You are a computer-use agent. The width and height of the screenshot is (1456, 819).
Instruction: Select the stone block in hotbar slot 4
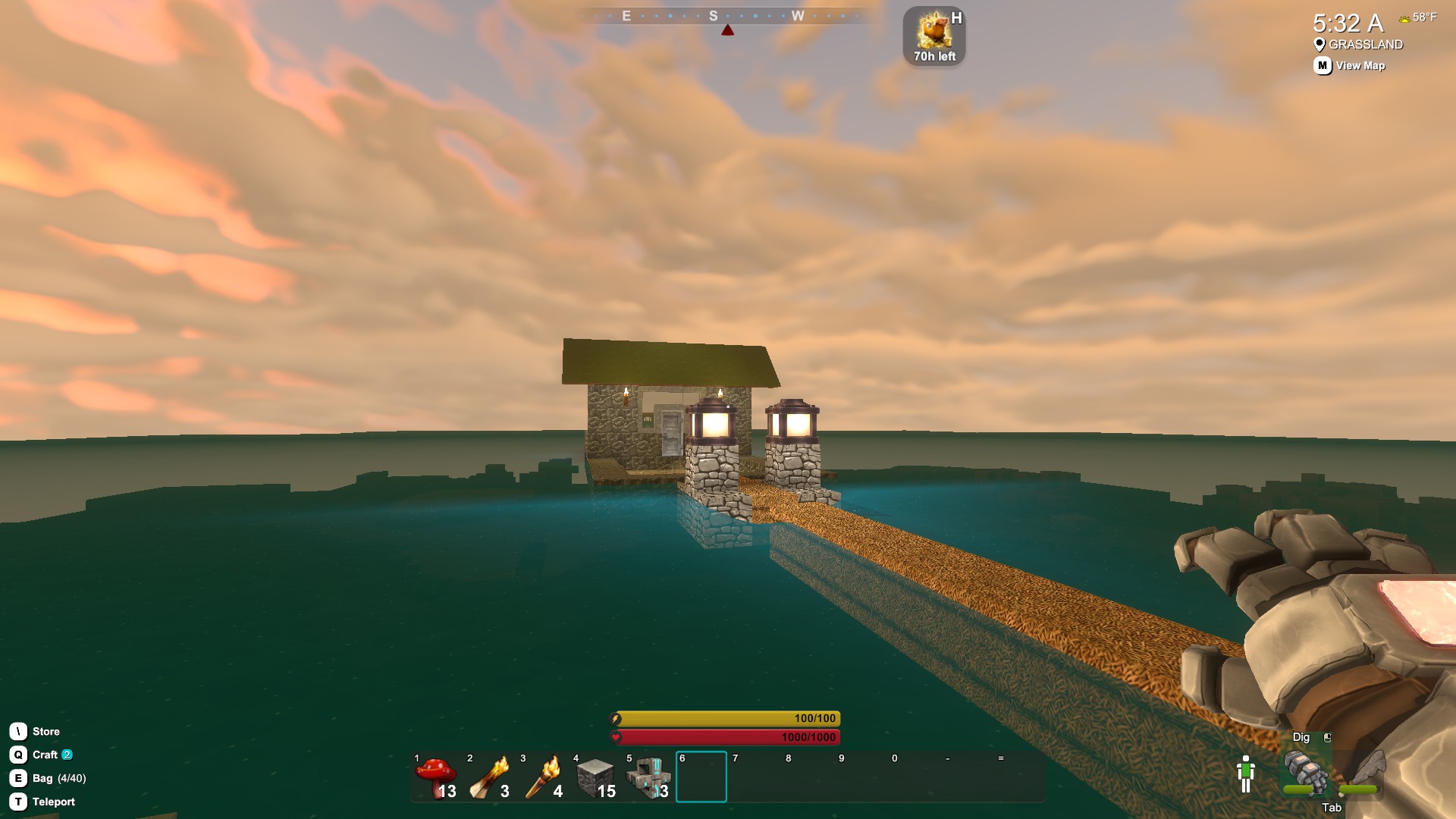pos(597,776)
